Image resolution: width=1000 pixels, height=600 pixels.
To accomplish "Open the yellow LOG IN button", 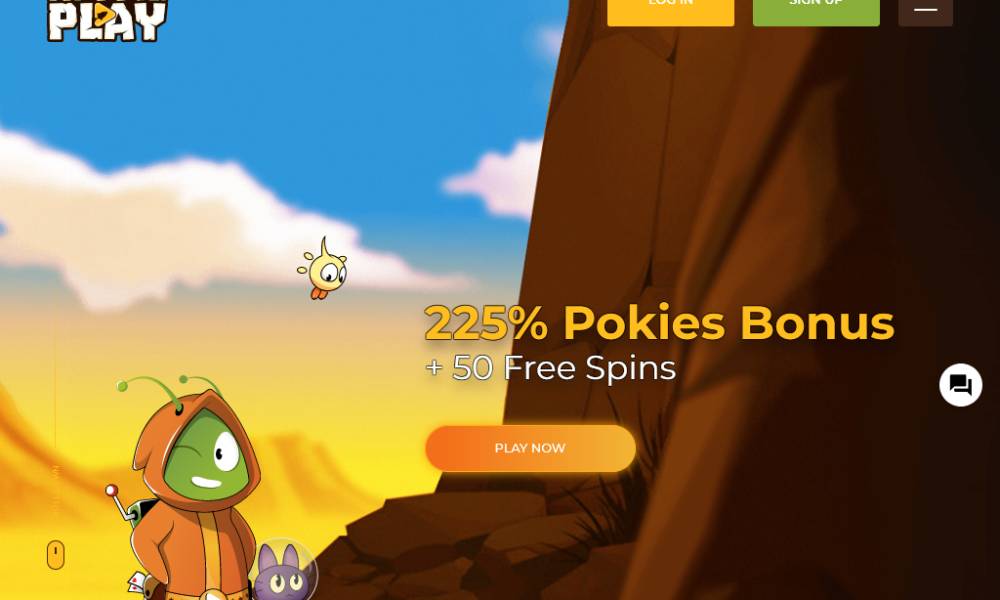I will [x=670, y=10].
